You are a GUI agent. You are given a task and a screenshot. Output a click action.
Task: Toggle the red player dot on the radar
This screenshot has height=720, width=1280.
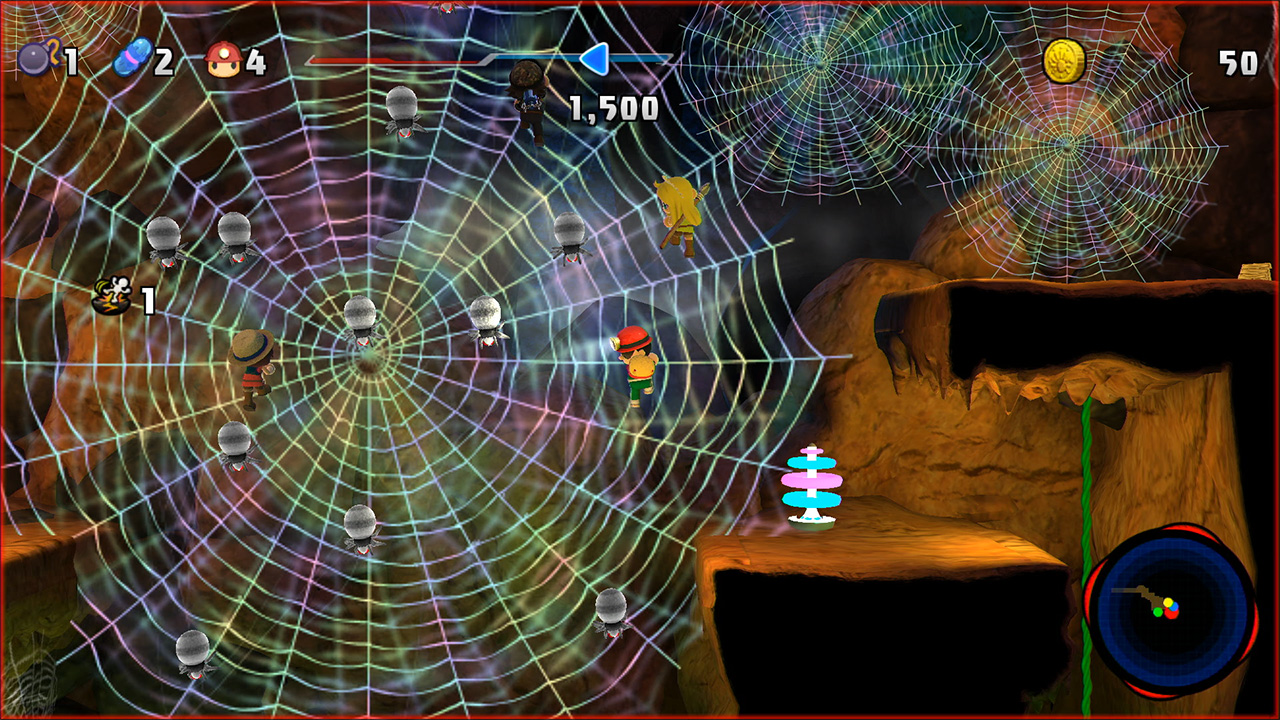1172,614
